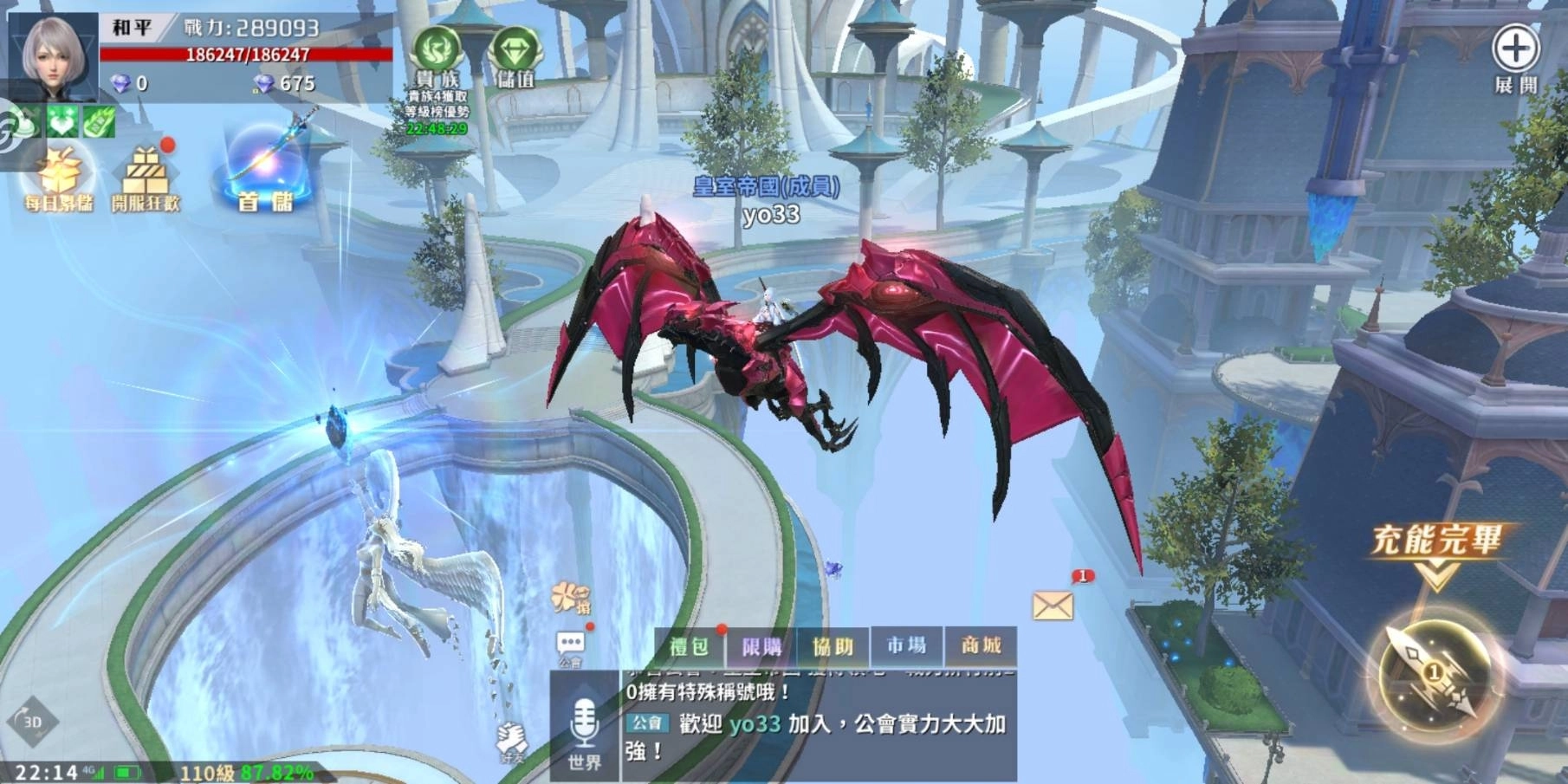
Task: Open the 每日累儲 daily recharge reward
Action: 59,180
